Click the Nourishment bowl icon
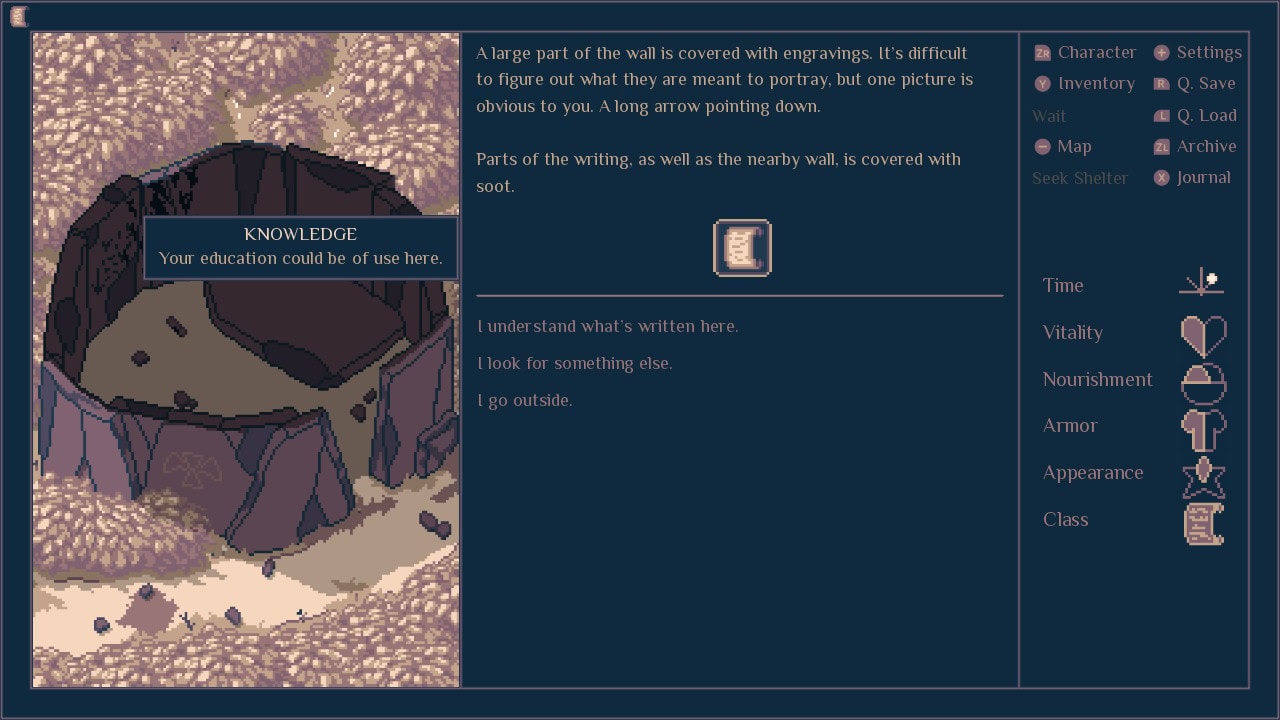Viewport: 1280px width, 720px height. 1203,381
